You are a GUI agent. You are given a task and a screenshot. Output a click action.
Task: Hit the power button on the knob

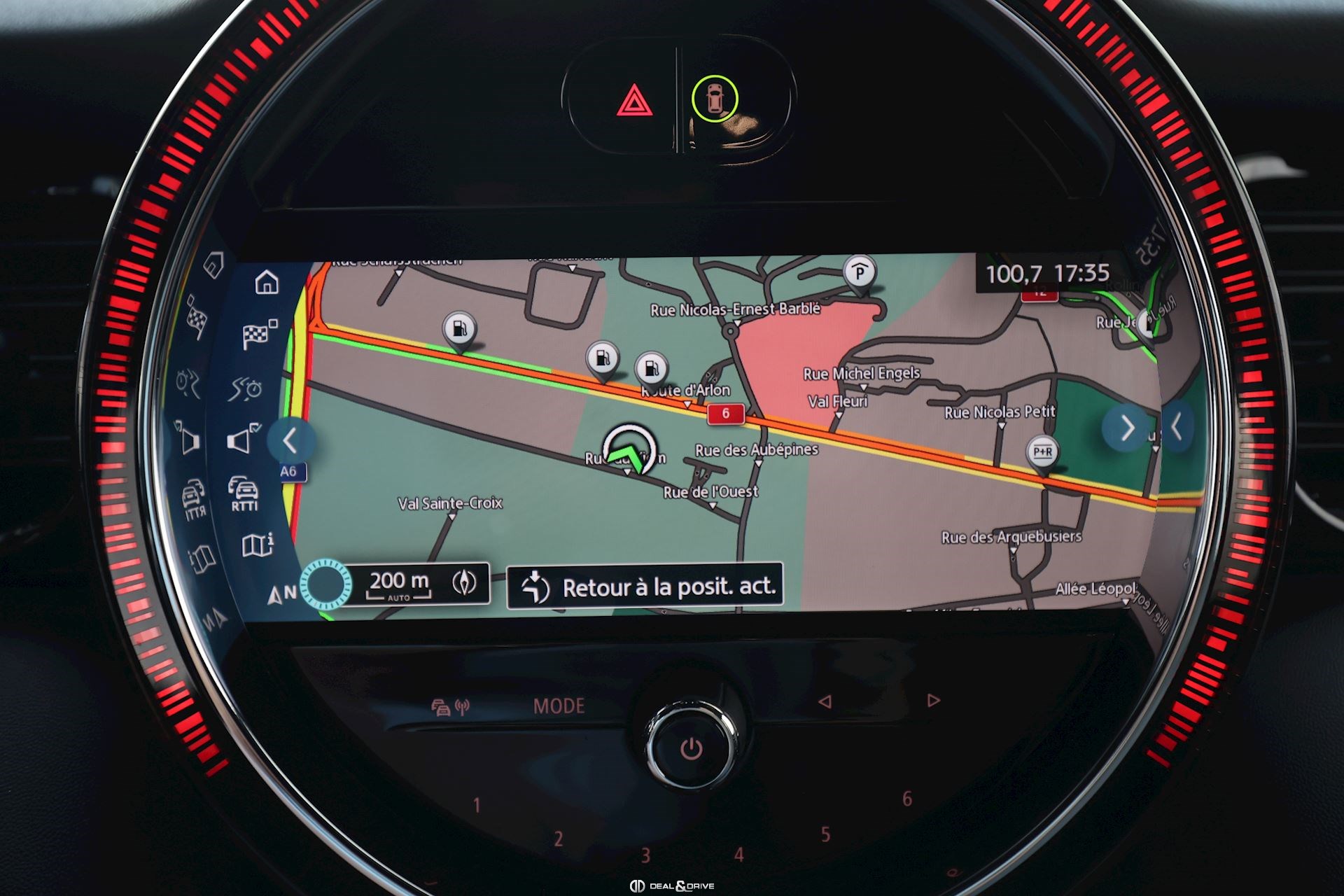691,749
